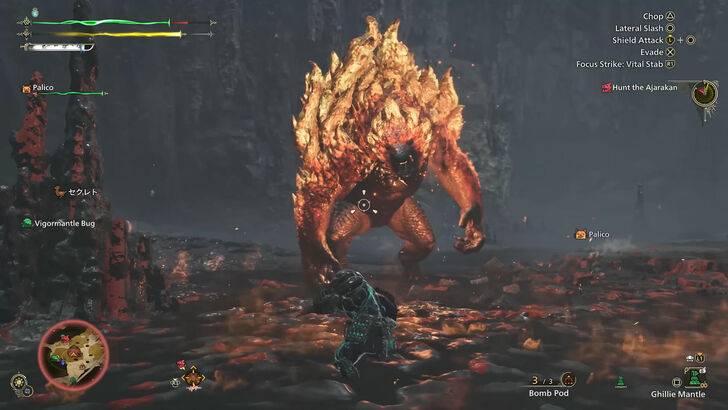The image size is (728, 410).
Task: Select the Bomb Pod slinger ammo icon
Action: click(x=567, y=379)
